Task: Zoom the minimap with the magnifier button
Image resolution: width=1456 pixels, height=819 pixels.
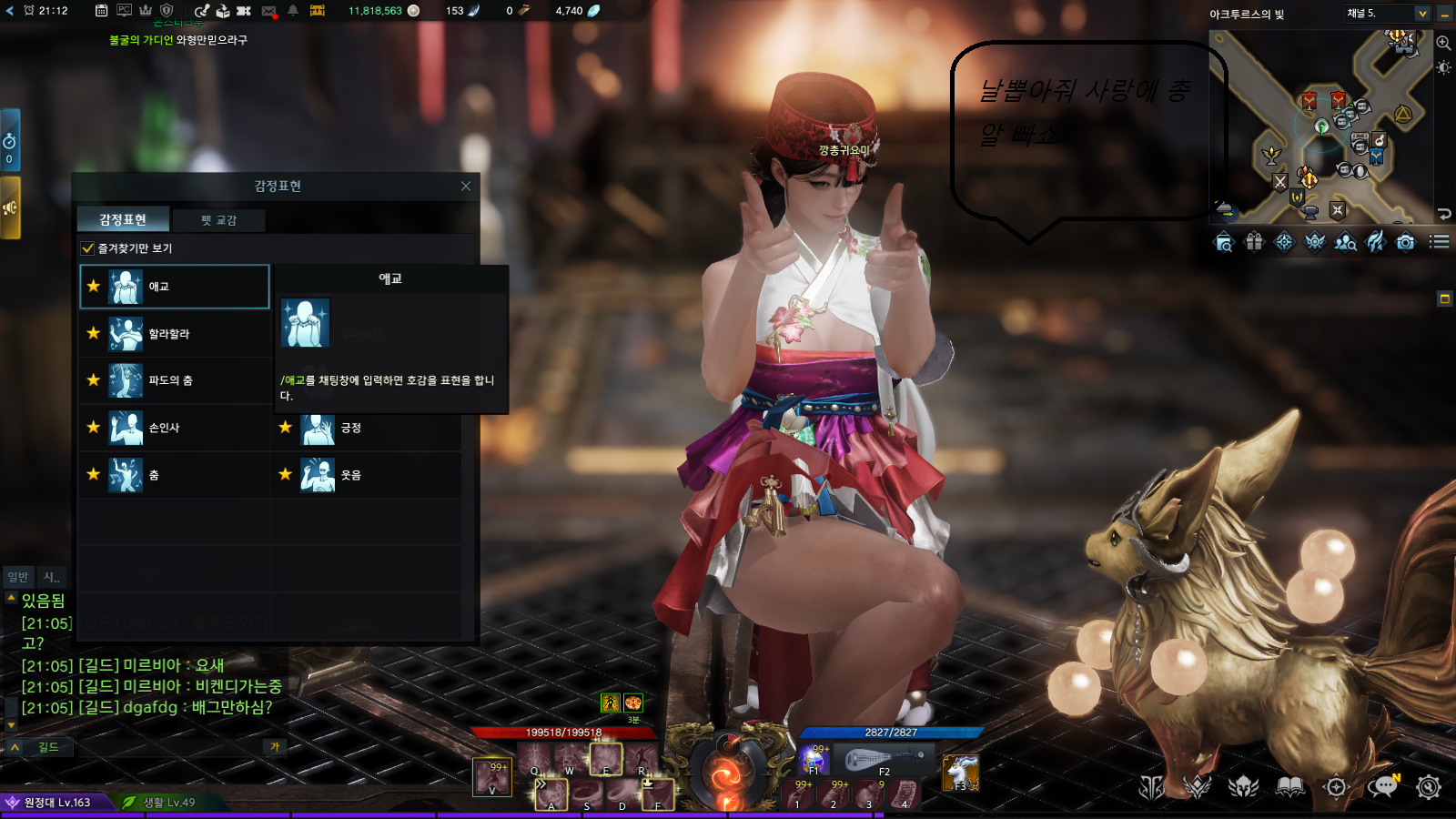Action: [x=1443, y=43]
